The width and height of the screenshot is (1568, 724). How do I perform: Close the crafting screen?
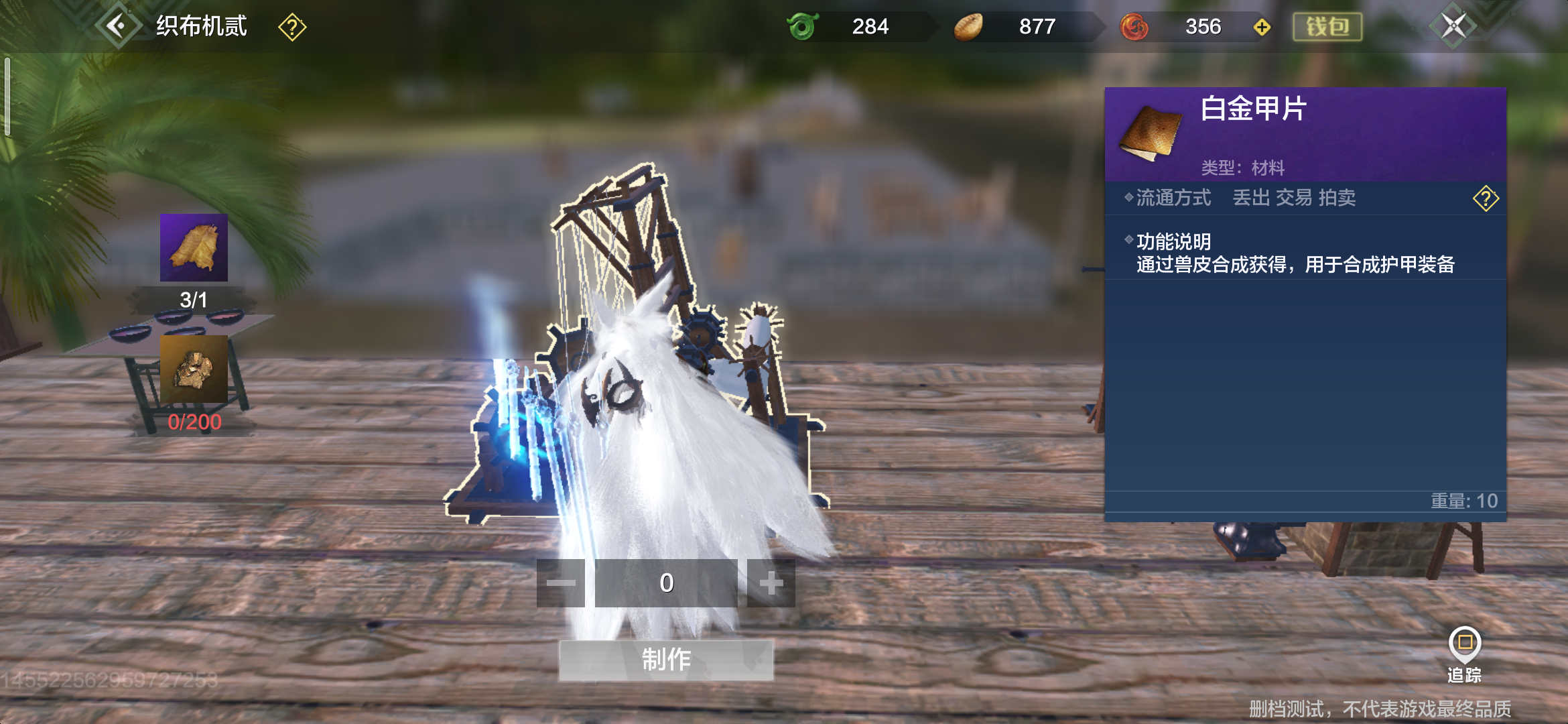pos(1453,27)
